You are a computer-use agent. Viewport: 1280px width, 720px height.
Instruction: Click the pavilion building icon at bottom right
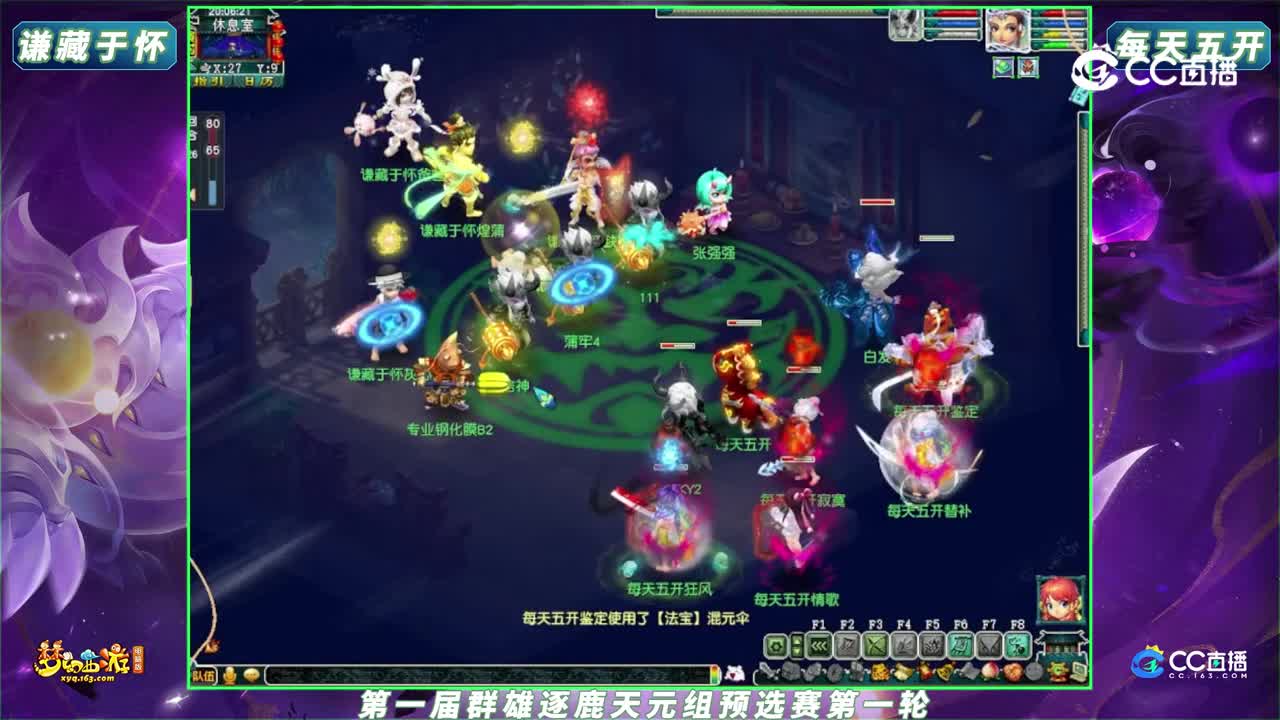(1060, 645)
